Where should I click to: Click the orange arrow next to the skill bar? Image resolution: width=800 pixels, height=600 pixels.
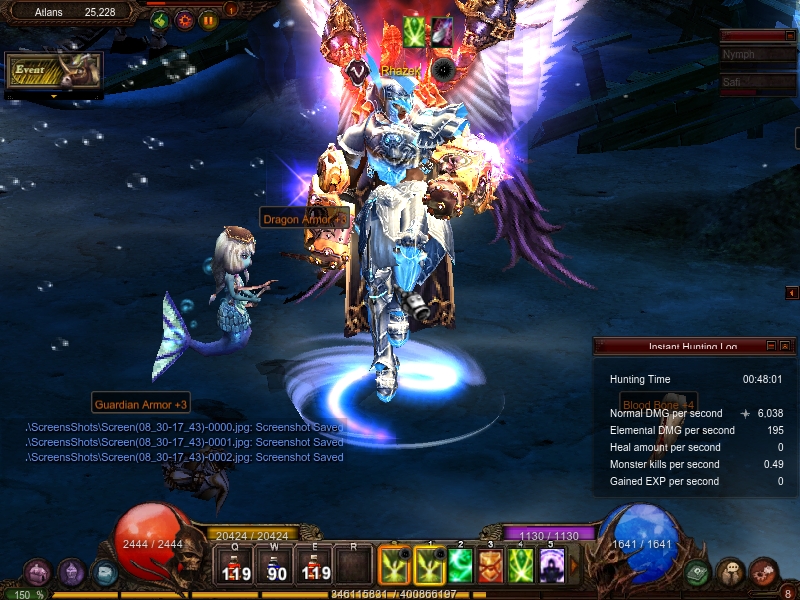(574, 566)
